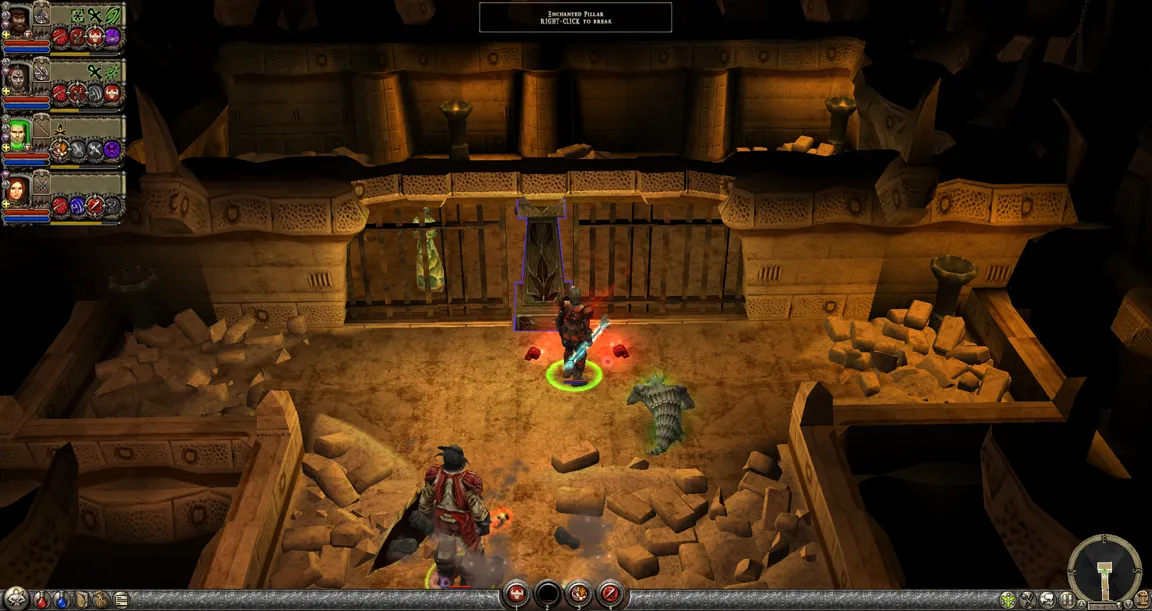Select the red sword fourth hotbar slot
This screenshot has width=1152, height=611.
(x=610, y=595)
